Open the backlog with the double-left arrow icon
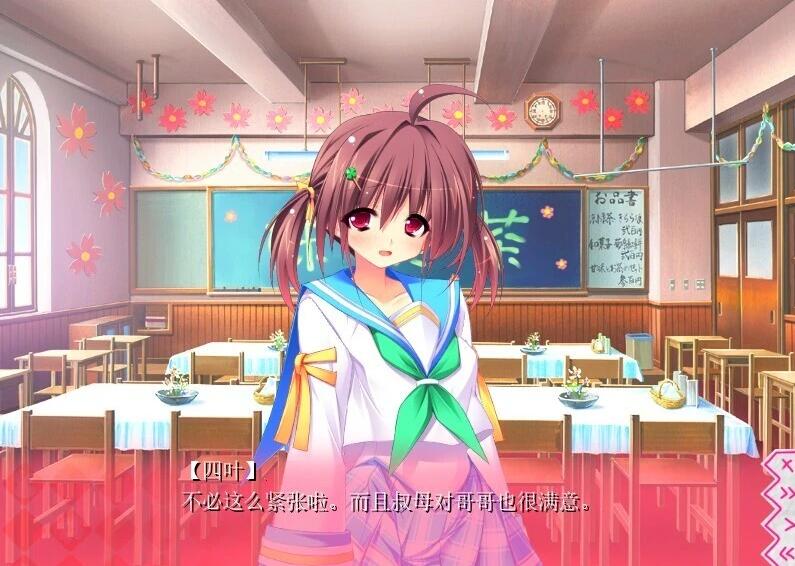Screen dimensions: 795x566 tap(787, 553)
